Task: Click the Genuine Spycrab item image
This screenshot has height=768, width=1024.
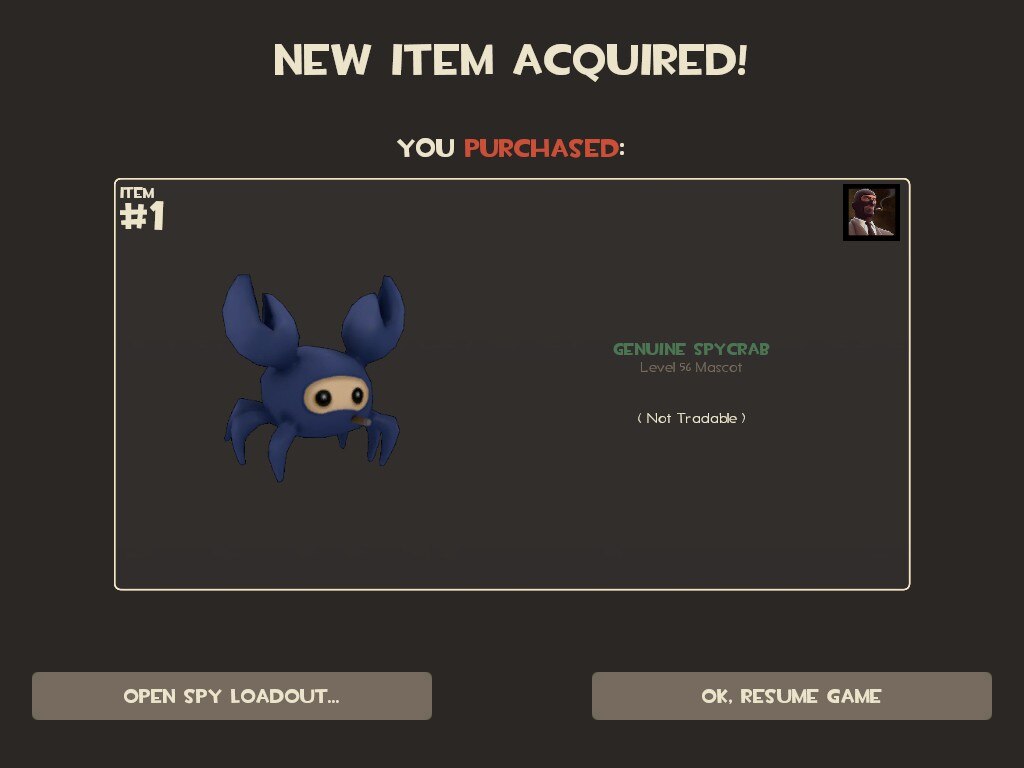Action: coord(312,377)
